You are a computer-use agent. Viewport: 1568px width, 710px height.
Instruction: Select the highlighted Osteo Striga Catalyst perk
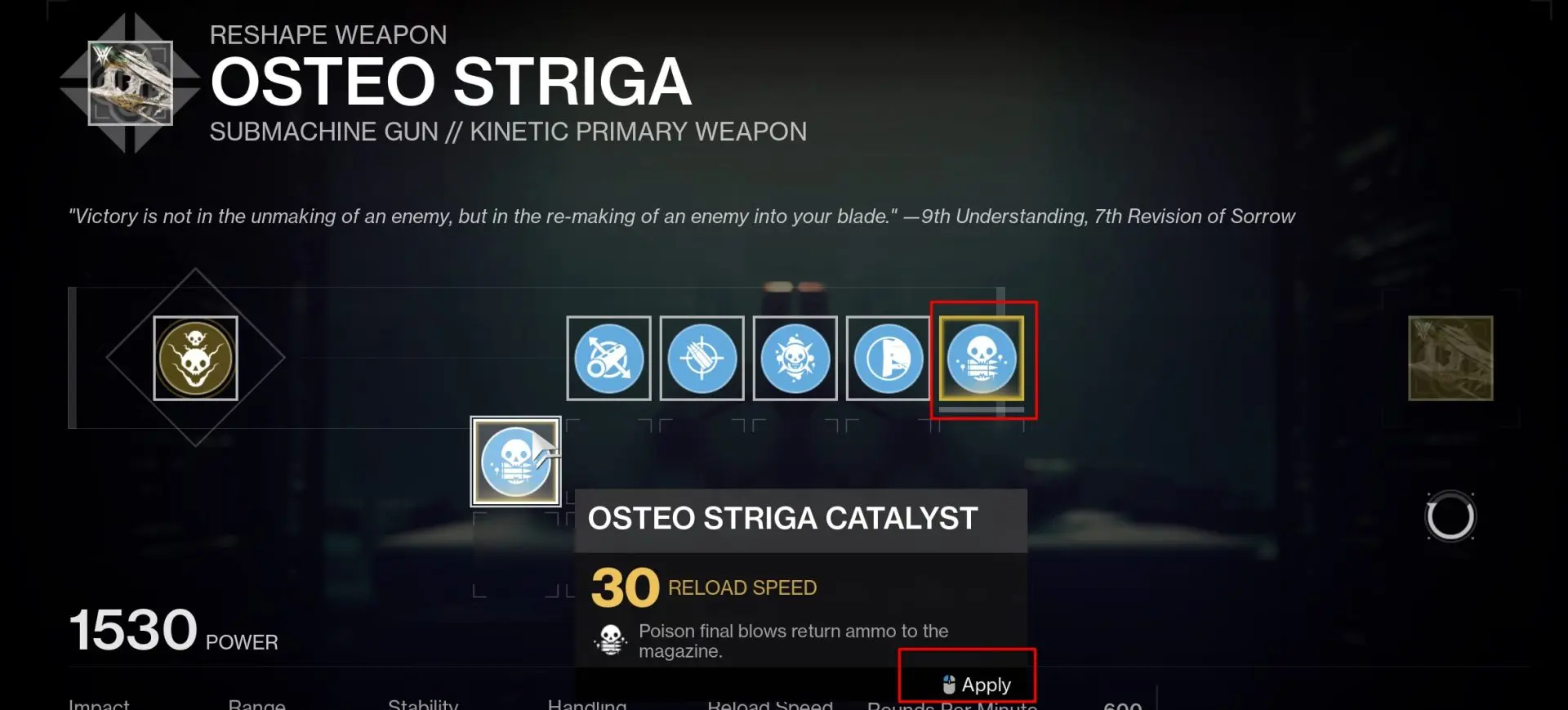pyautogui.click(x=982, y=359)
